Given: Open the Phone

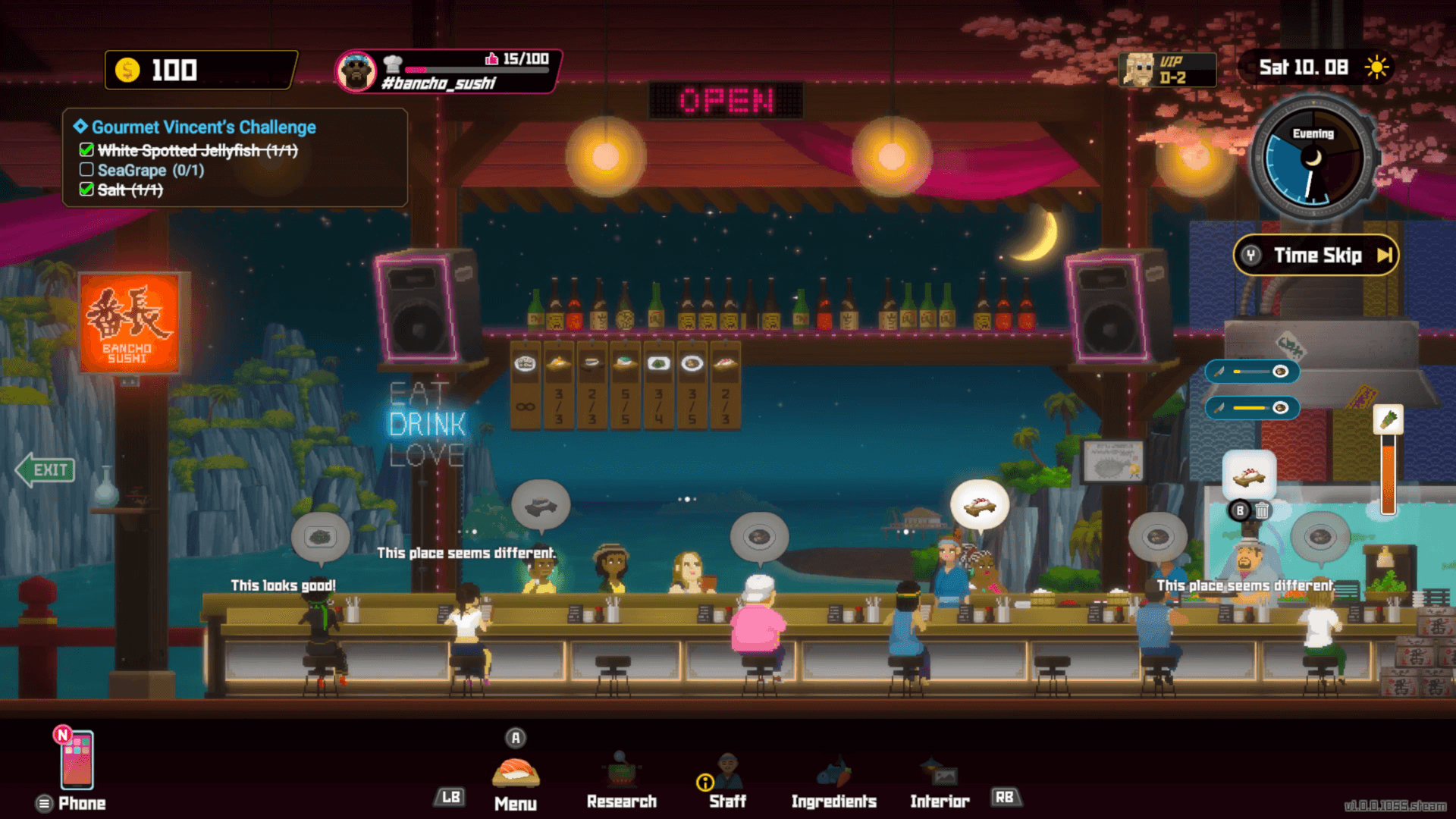Looking at the screenshot, I should click(x=77, y=761).
